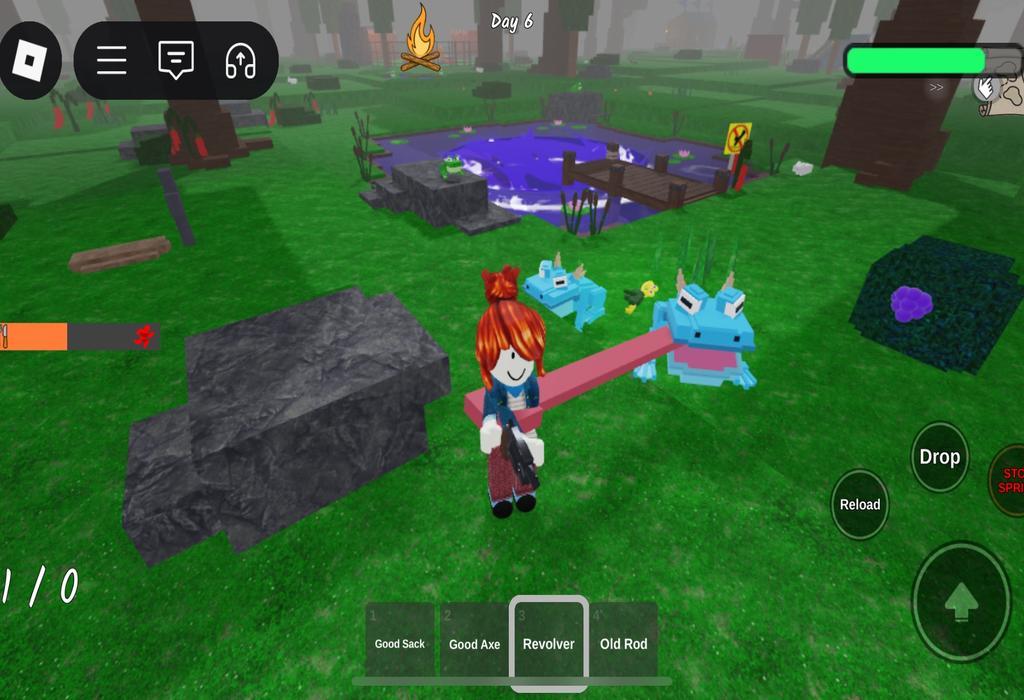
Task: Open the Roblox logo menu
Action: coord(30,60)
